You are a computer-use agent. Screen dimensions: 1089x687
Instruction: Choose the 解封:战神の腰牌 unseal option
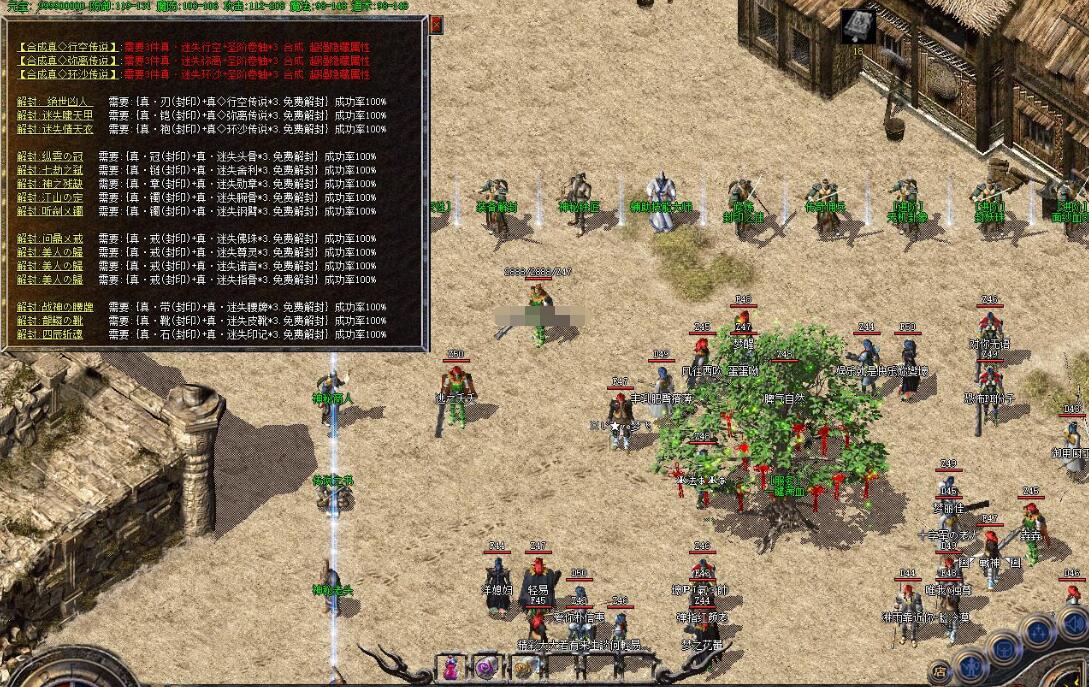55,306
